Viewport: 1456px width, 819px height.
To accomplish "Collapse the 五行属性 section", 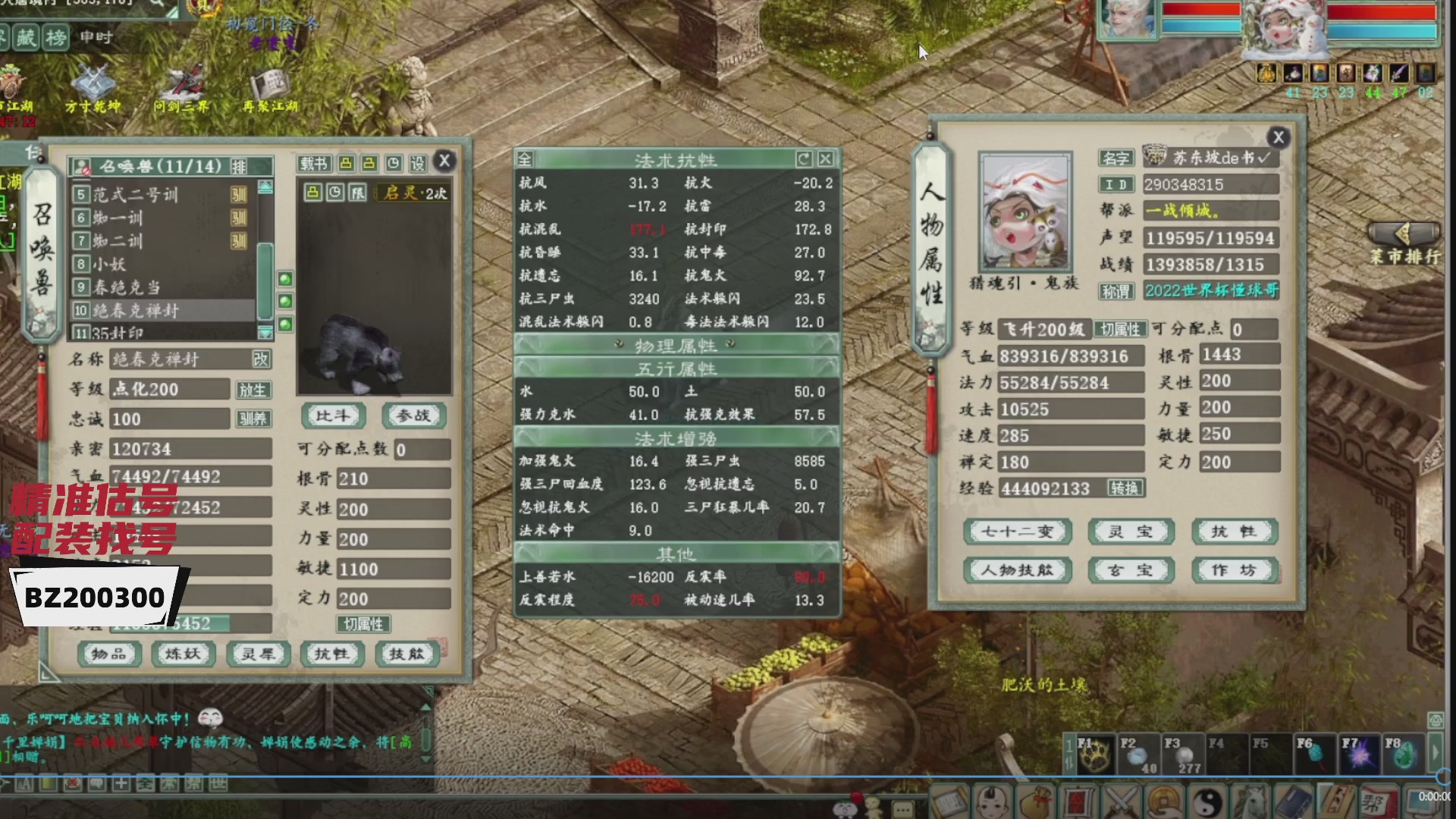I will 673,367.
